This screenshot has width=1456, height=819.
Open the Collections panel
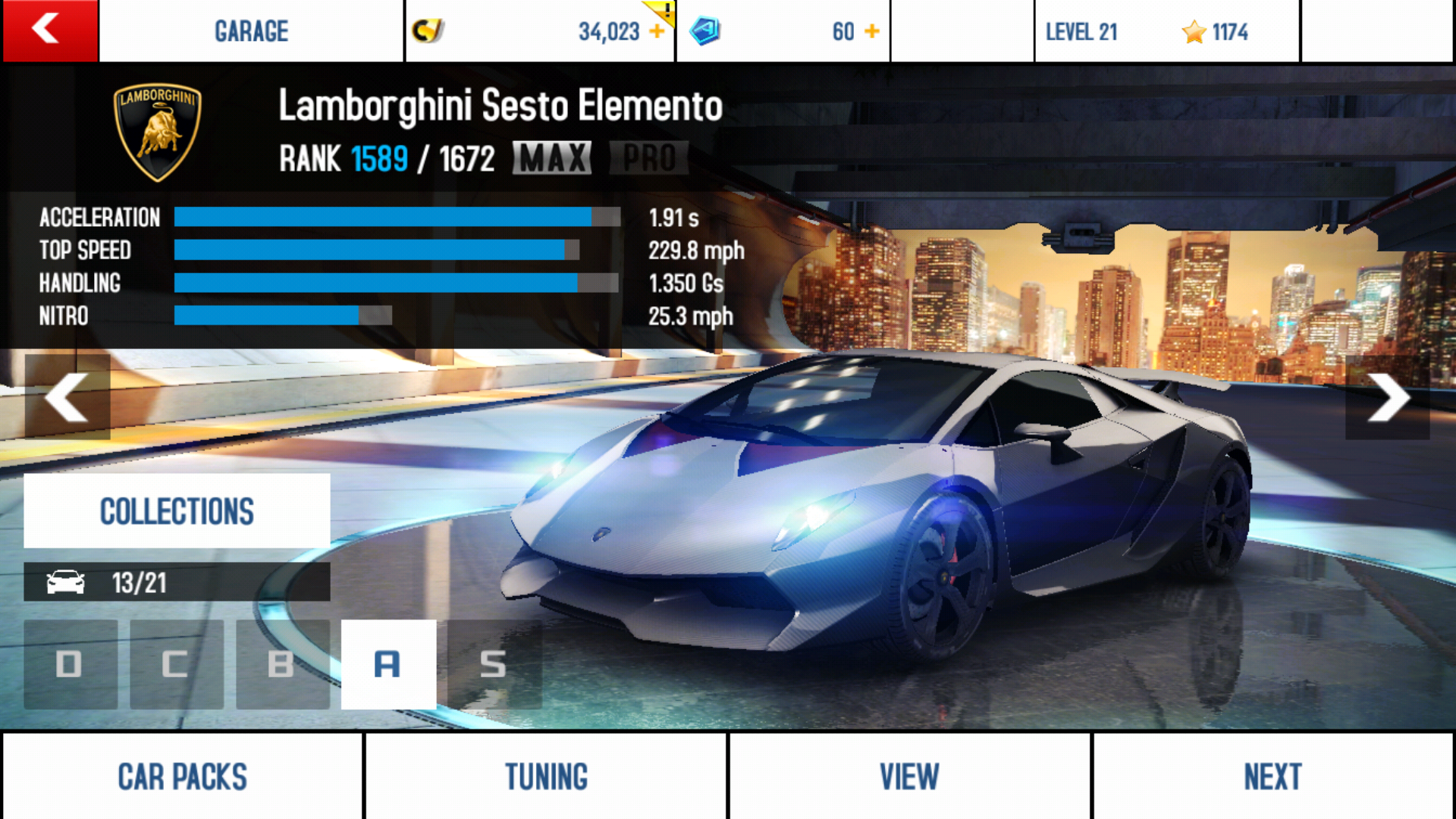(x=177, y=510)
